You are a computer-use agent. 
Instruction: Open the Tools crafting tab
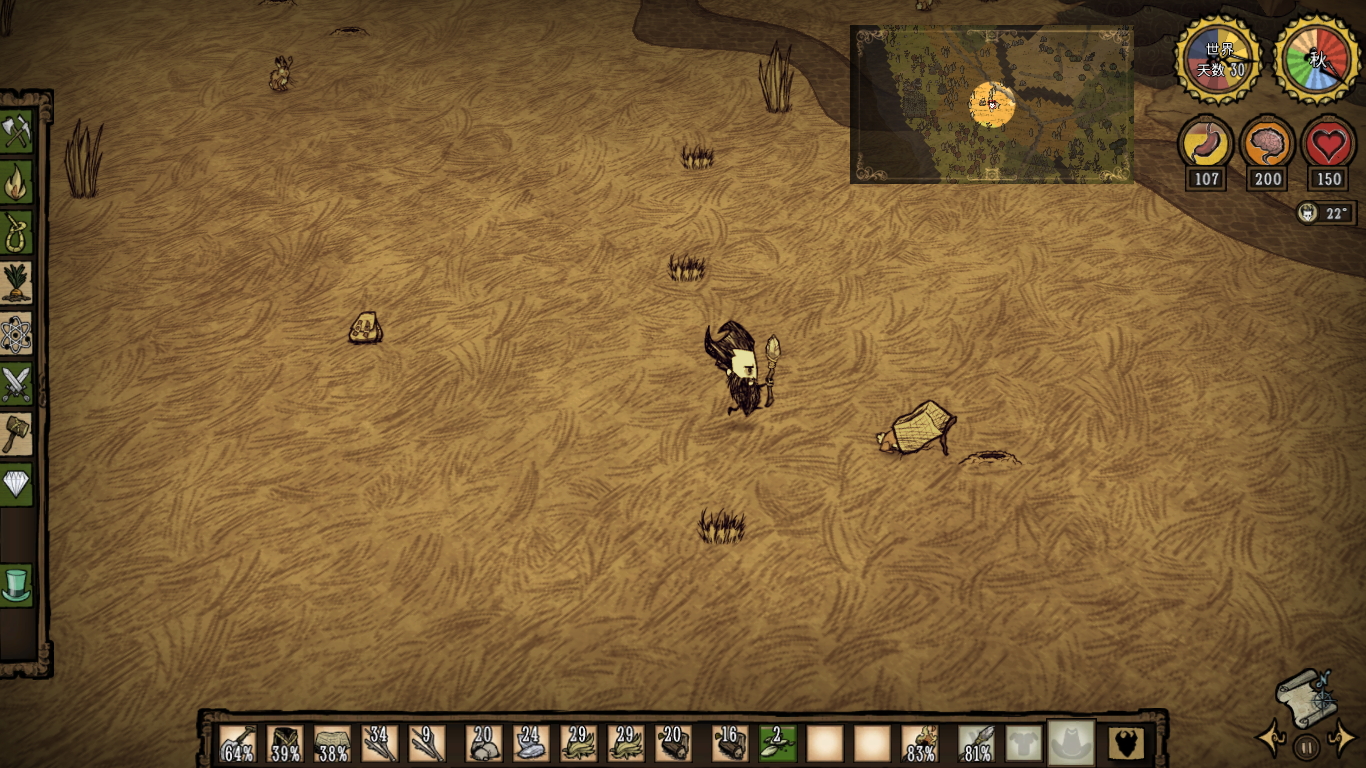coord(17,131)
